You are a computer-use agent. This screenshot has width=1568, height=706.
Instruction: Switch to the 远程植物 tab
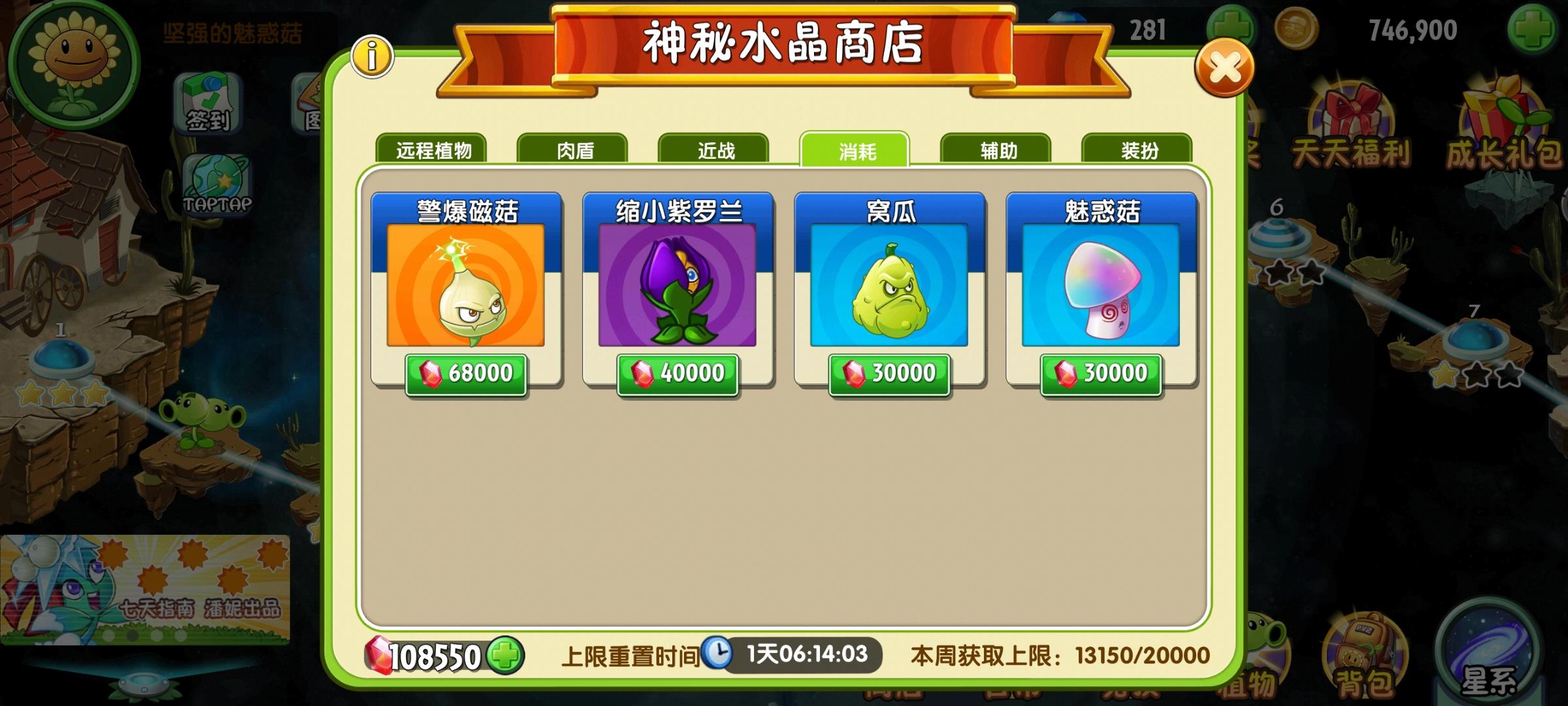tap(434, 149)
